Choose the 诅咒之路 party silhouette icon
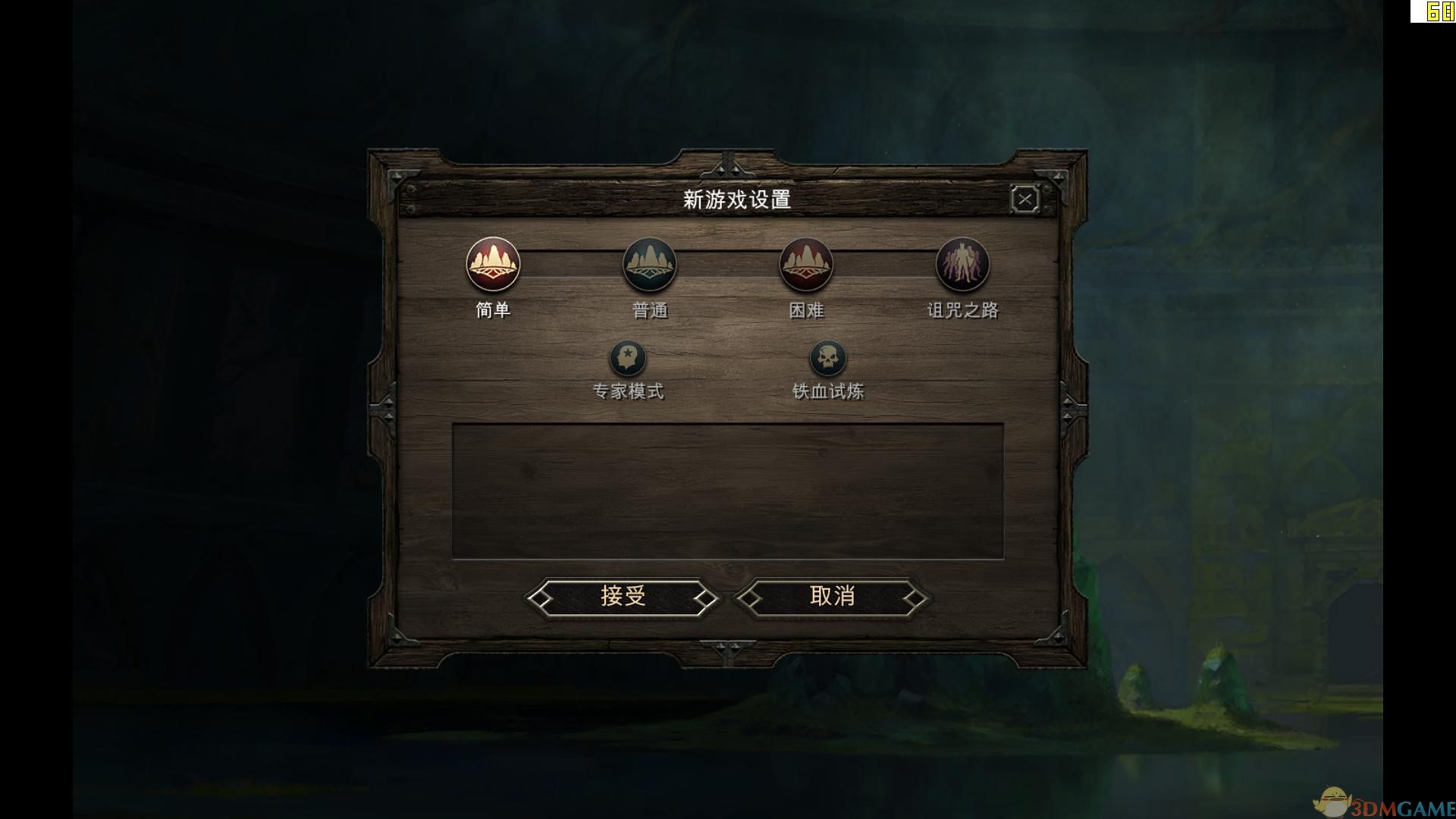Screen dimensions: 1456x819 [x=963, y=264]
